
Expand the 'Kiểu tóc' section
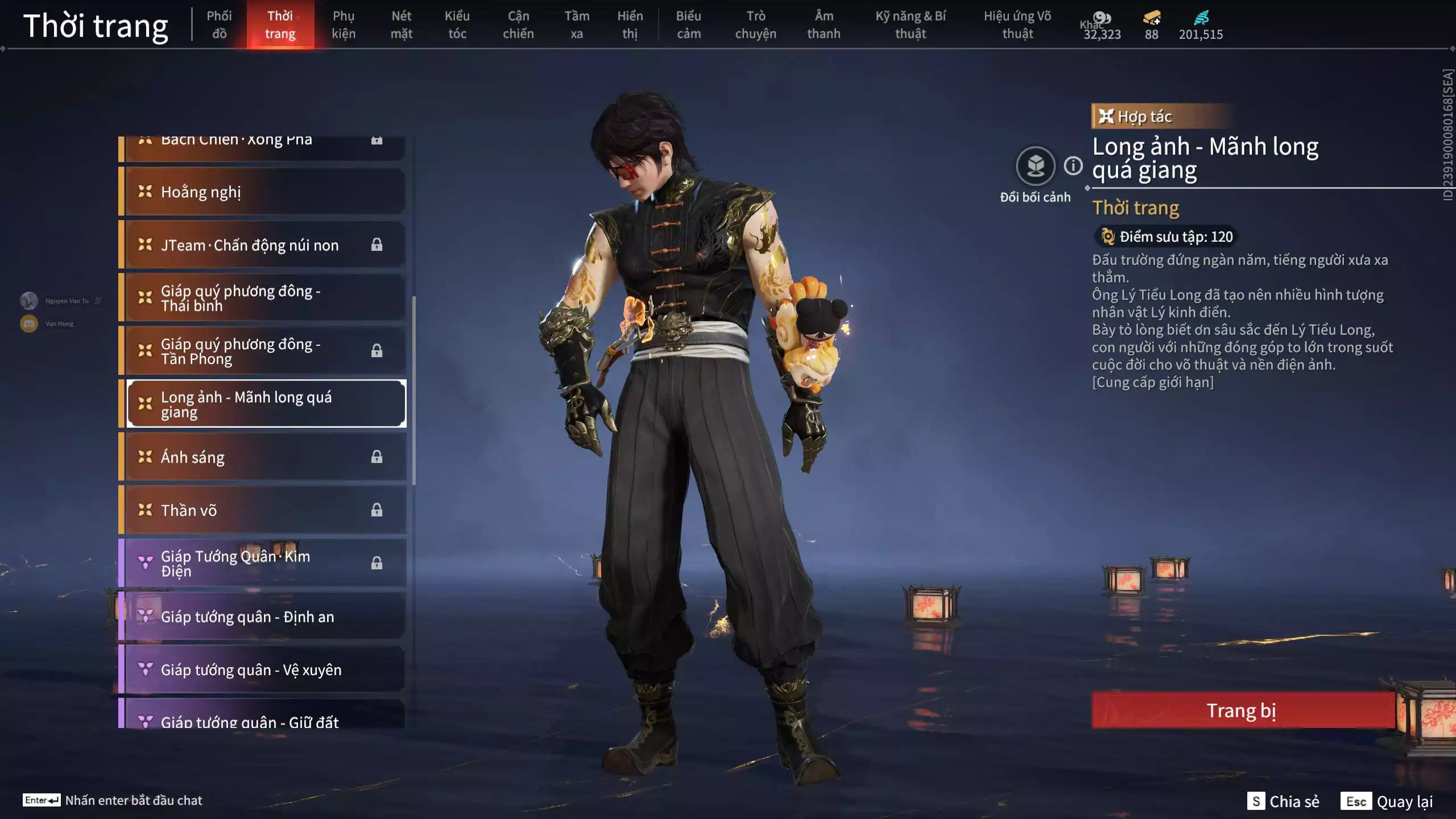point(457,24)
